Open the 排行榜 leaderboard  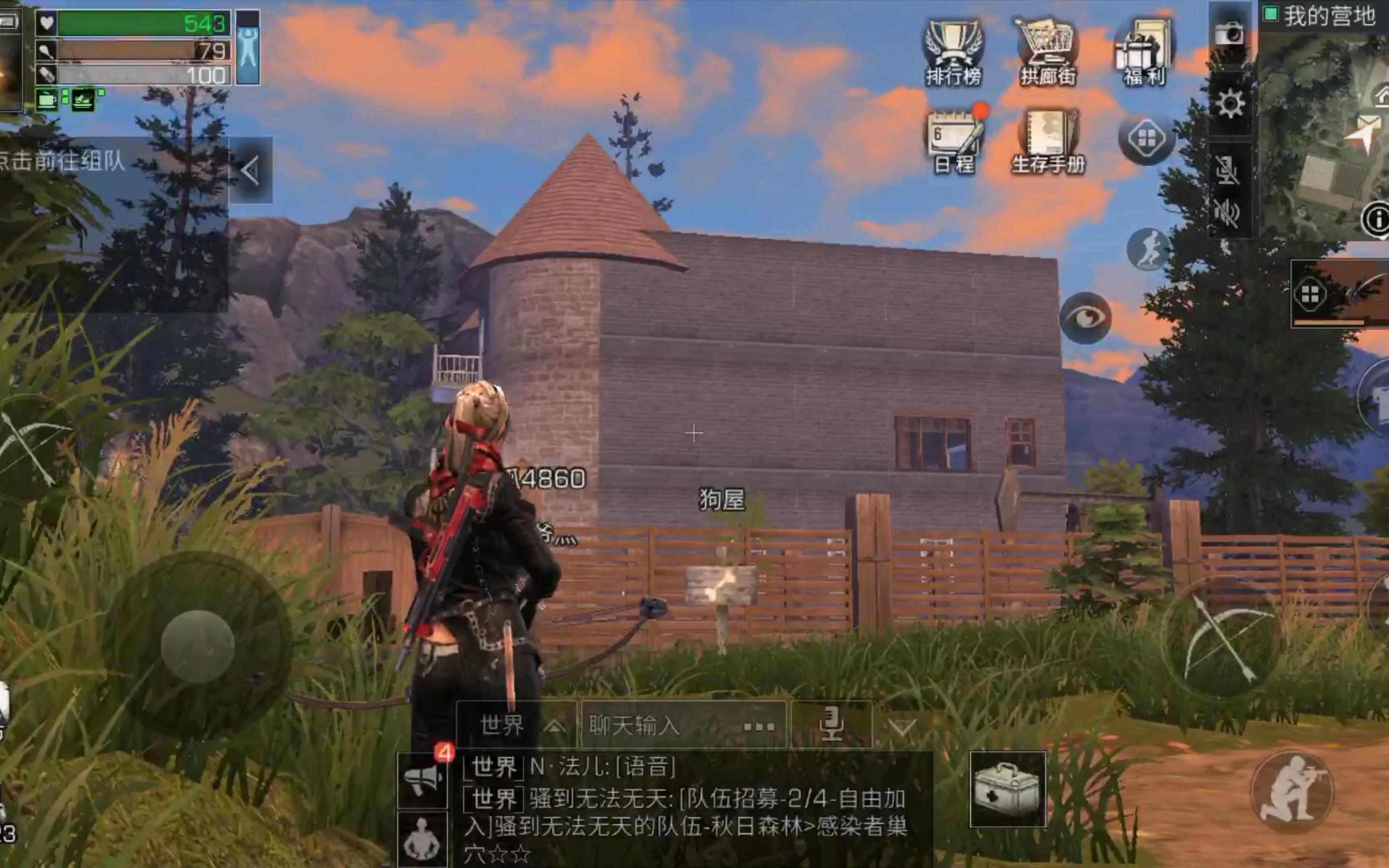tap(953, 52)
